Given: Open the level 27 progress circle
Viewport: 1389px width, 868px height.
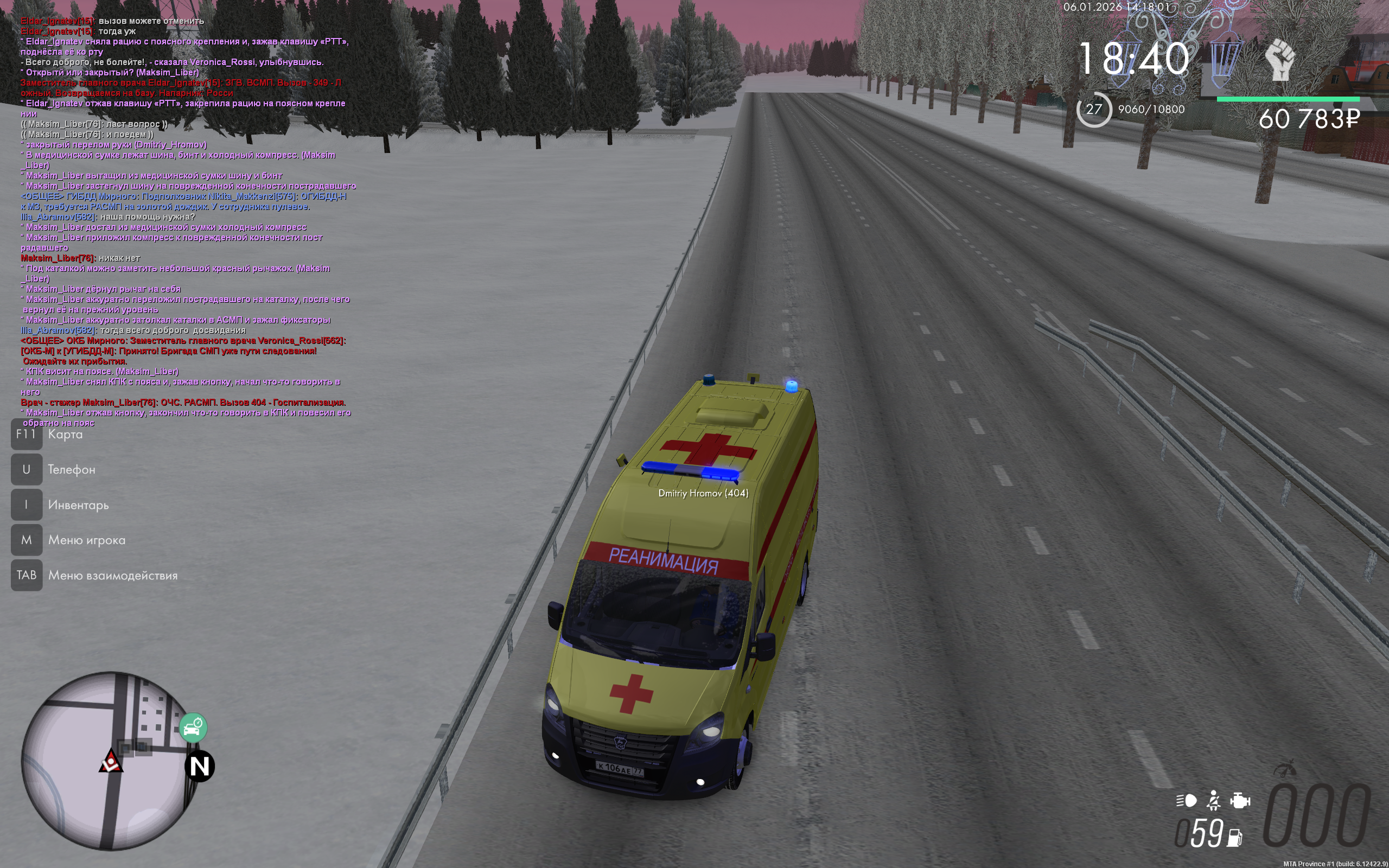Looking at the screenshot, I should (x=1093, y=109).
